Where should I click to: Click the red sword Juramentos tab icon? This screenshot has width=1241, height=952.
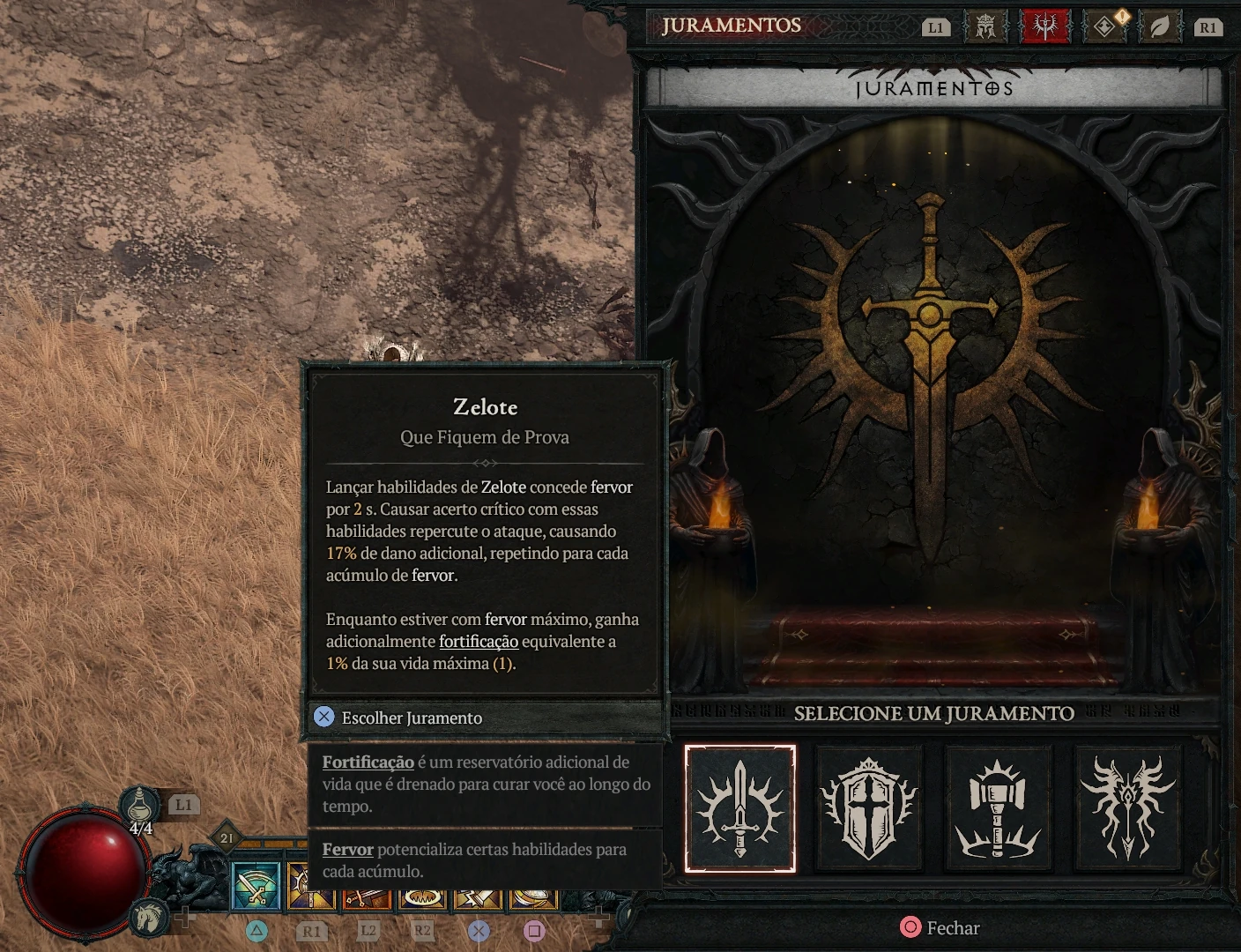click(x=1044, y=26)
